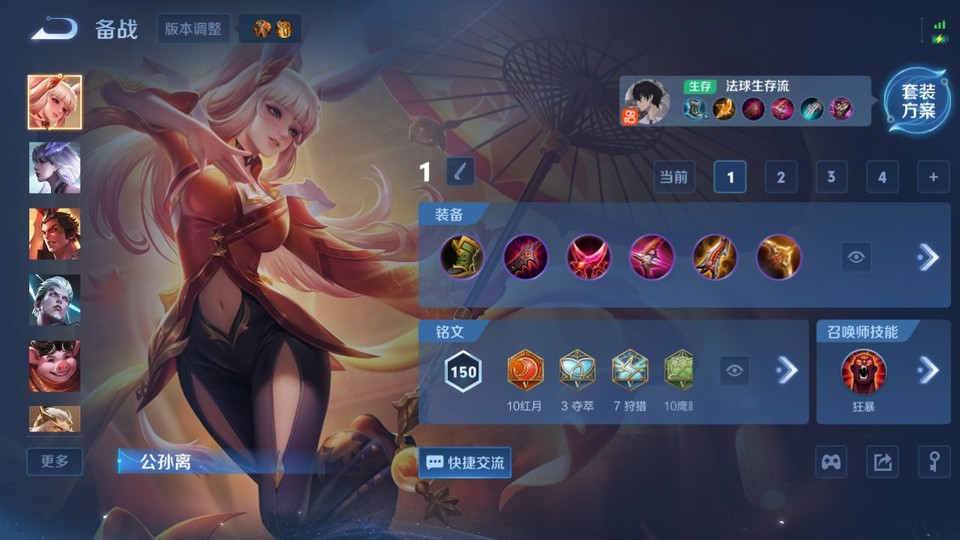The image size is (960, 540).
Task: Click the share icon button
Action: click(x=882, y=461)
